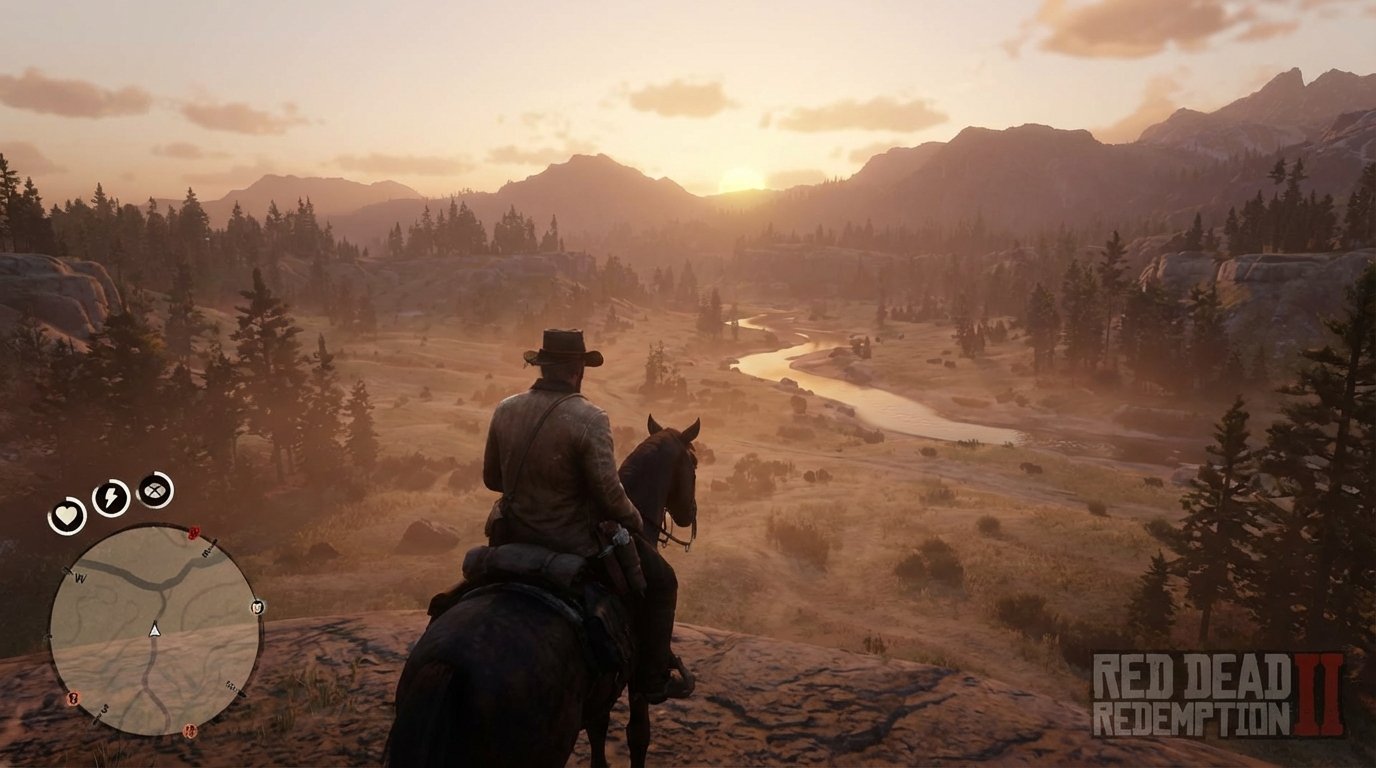This screenshot has height=768, width=1376.
Task: Select the heart-shaped health core icon
Action: (x=68, y=515)
